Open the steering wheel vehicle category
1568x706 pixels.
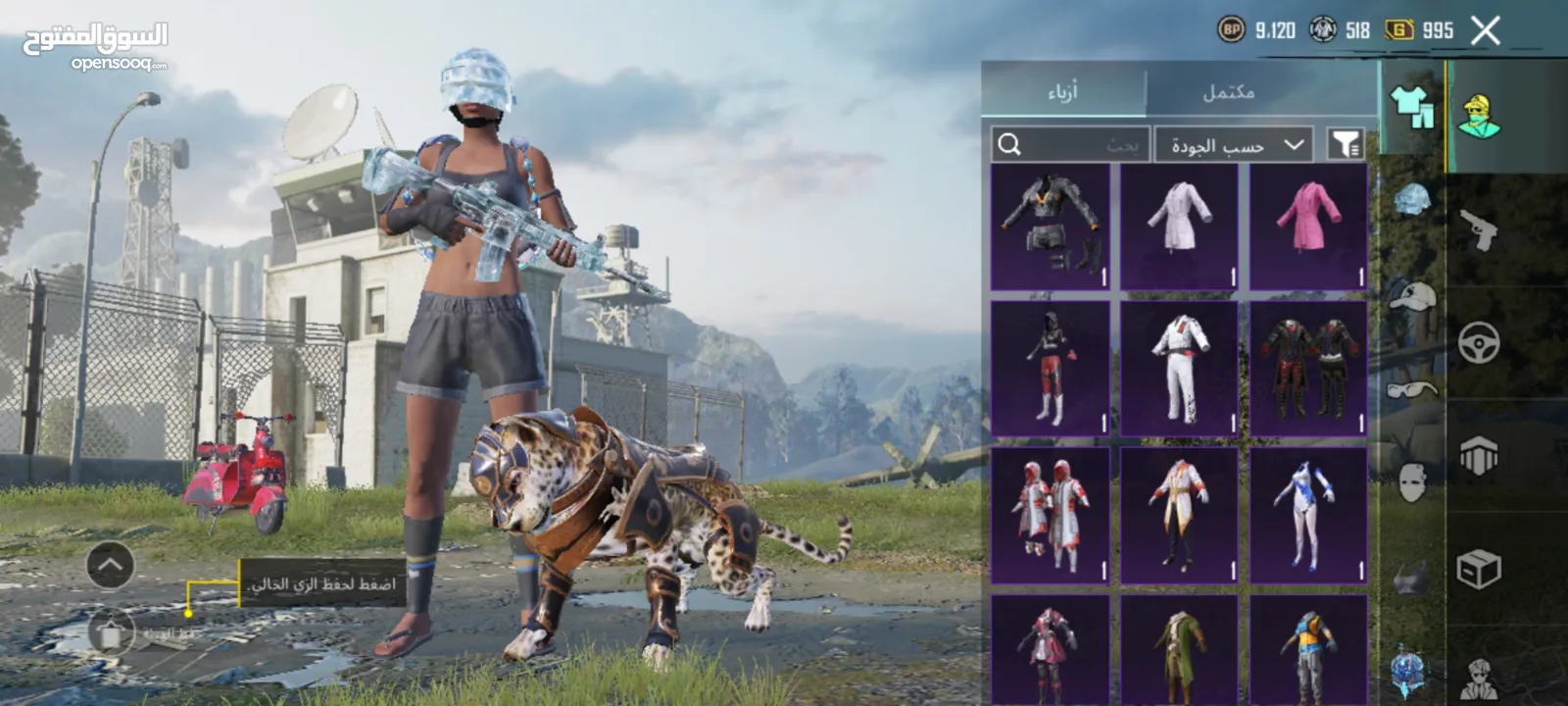pyautogui.click(x=1479, y=343)
